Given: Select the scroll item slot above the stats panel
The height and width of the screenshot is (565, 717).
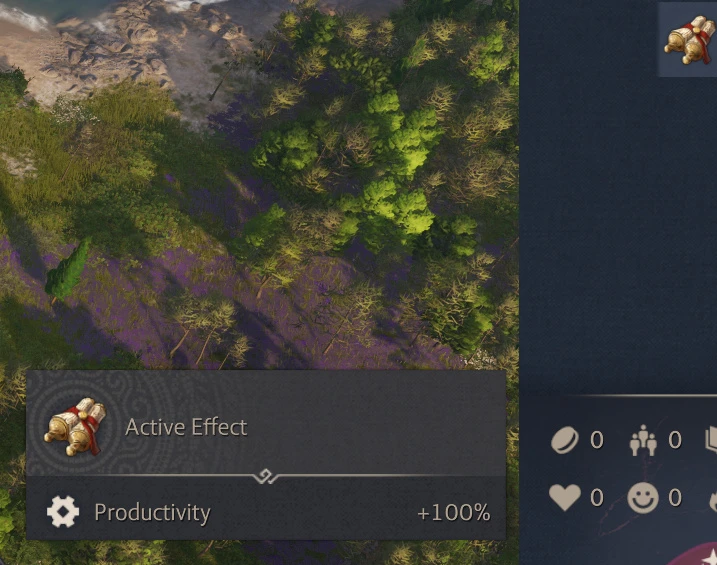Looking at the screenshot, I should pyautogui.click(x=689, y=39).
